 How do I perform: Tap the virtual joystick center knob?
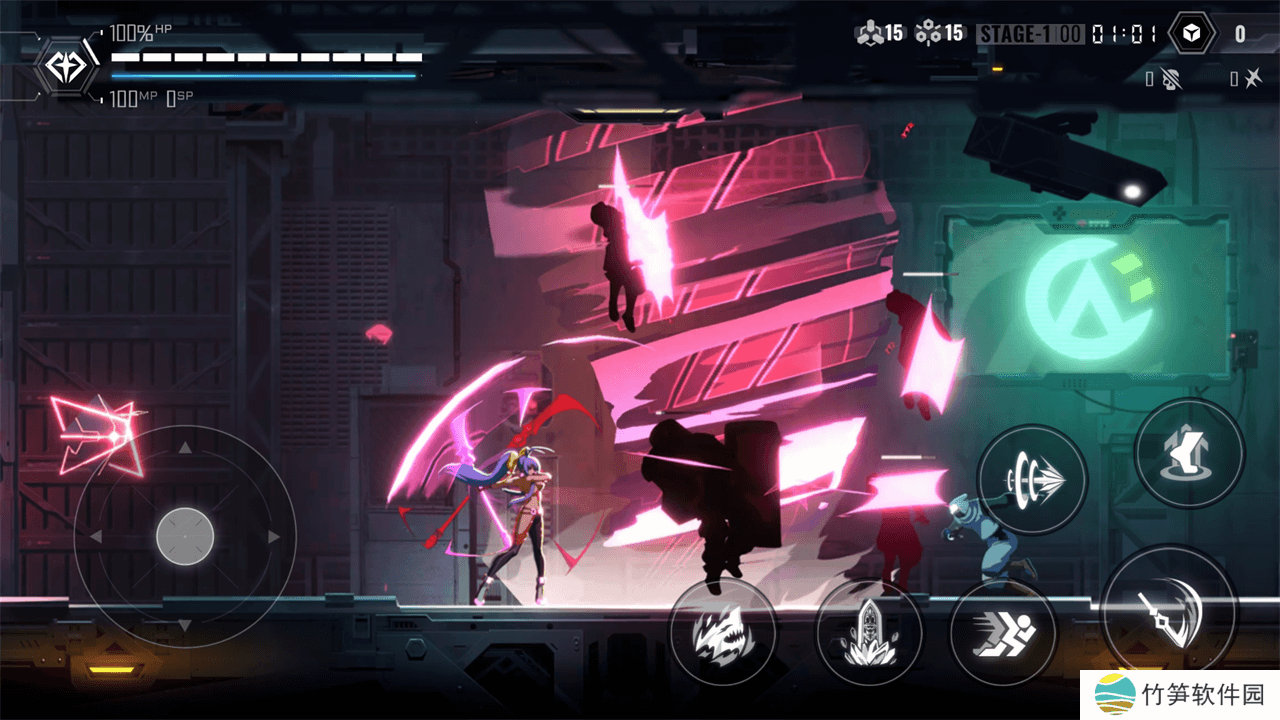click(x=185, y=536)
